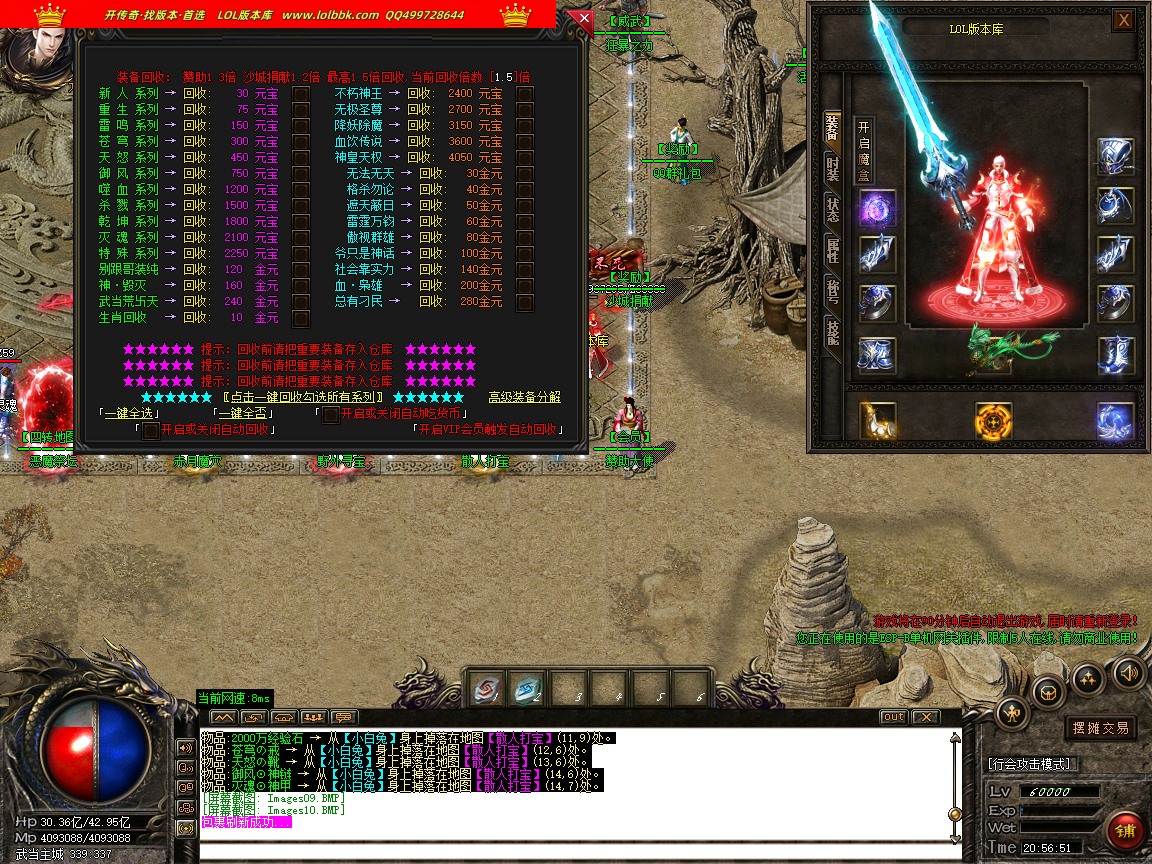The image size is (1152, 864).
Task: Click 一键全选 to select all series
Action: [130, 413]
